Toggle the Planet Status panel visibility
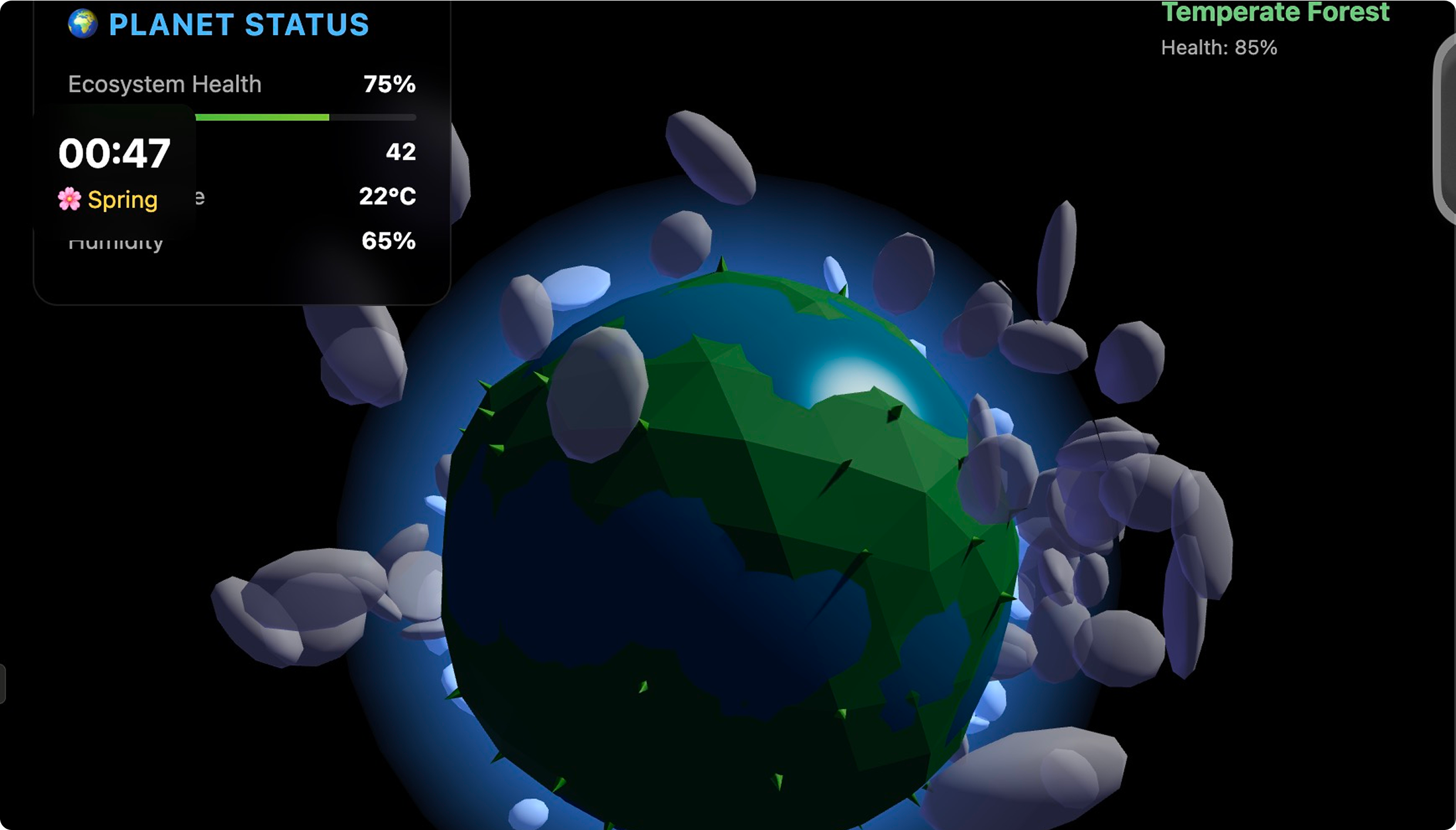The width and height of the screenshot is (1456, 830). pos(217,22)
